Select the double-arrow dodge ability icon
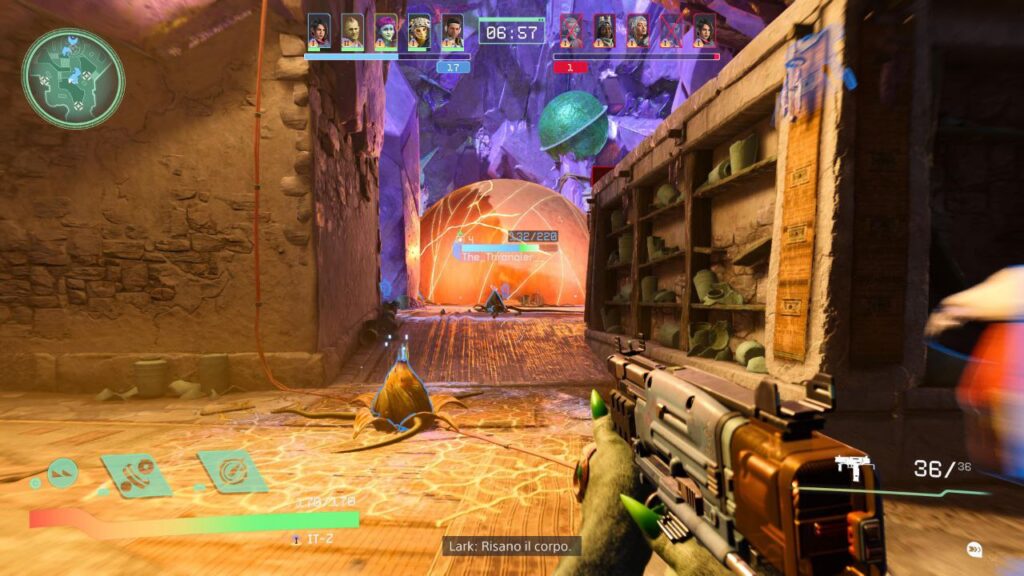This screenshot has height=576, width=1024. pyautogui.click(x=62, y=469)
